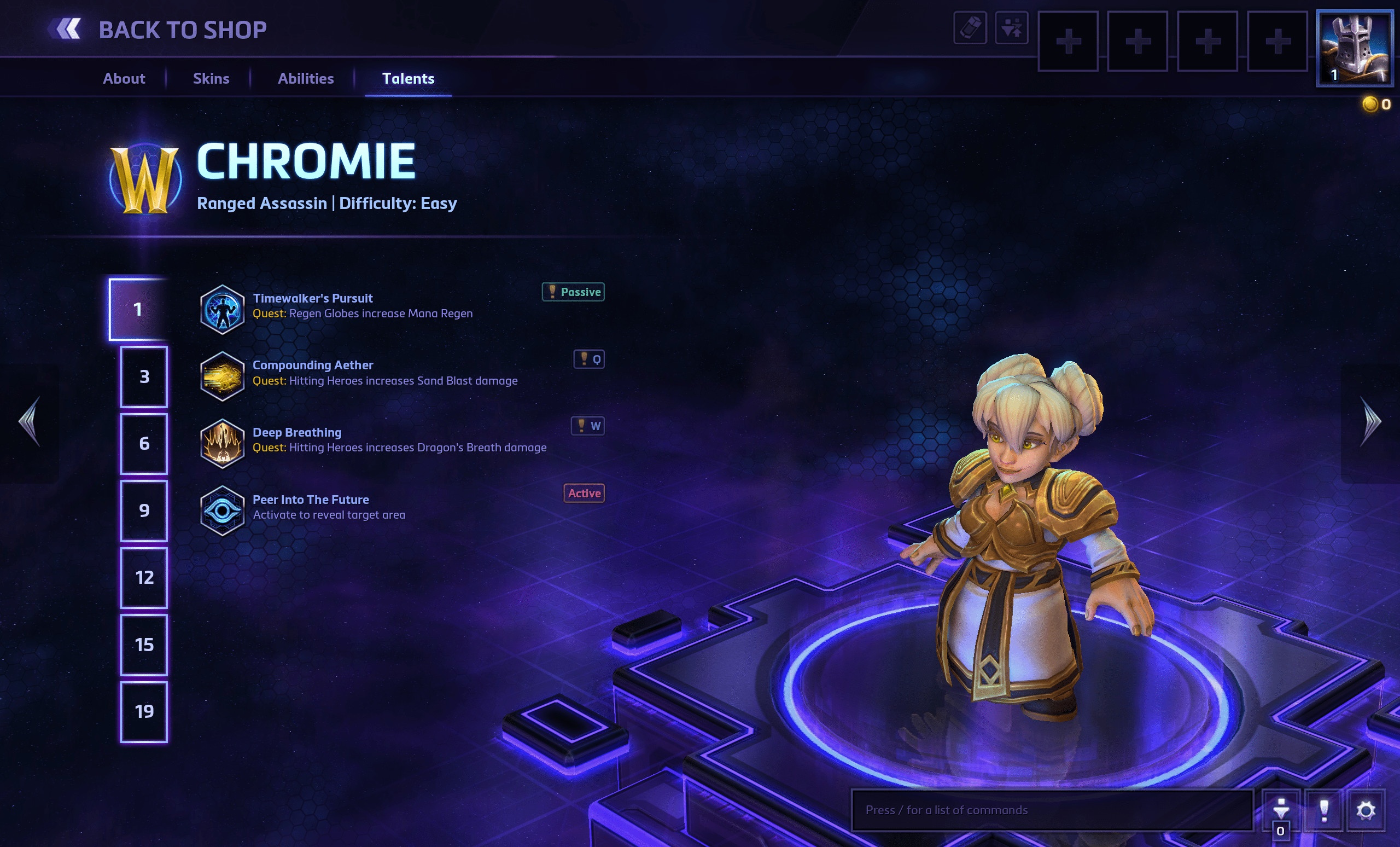This screenshot has height=847, width=1400.
Task: Go to the previous hero arrow
Action: pyautogui.click(x=30, y=422)
